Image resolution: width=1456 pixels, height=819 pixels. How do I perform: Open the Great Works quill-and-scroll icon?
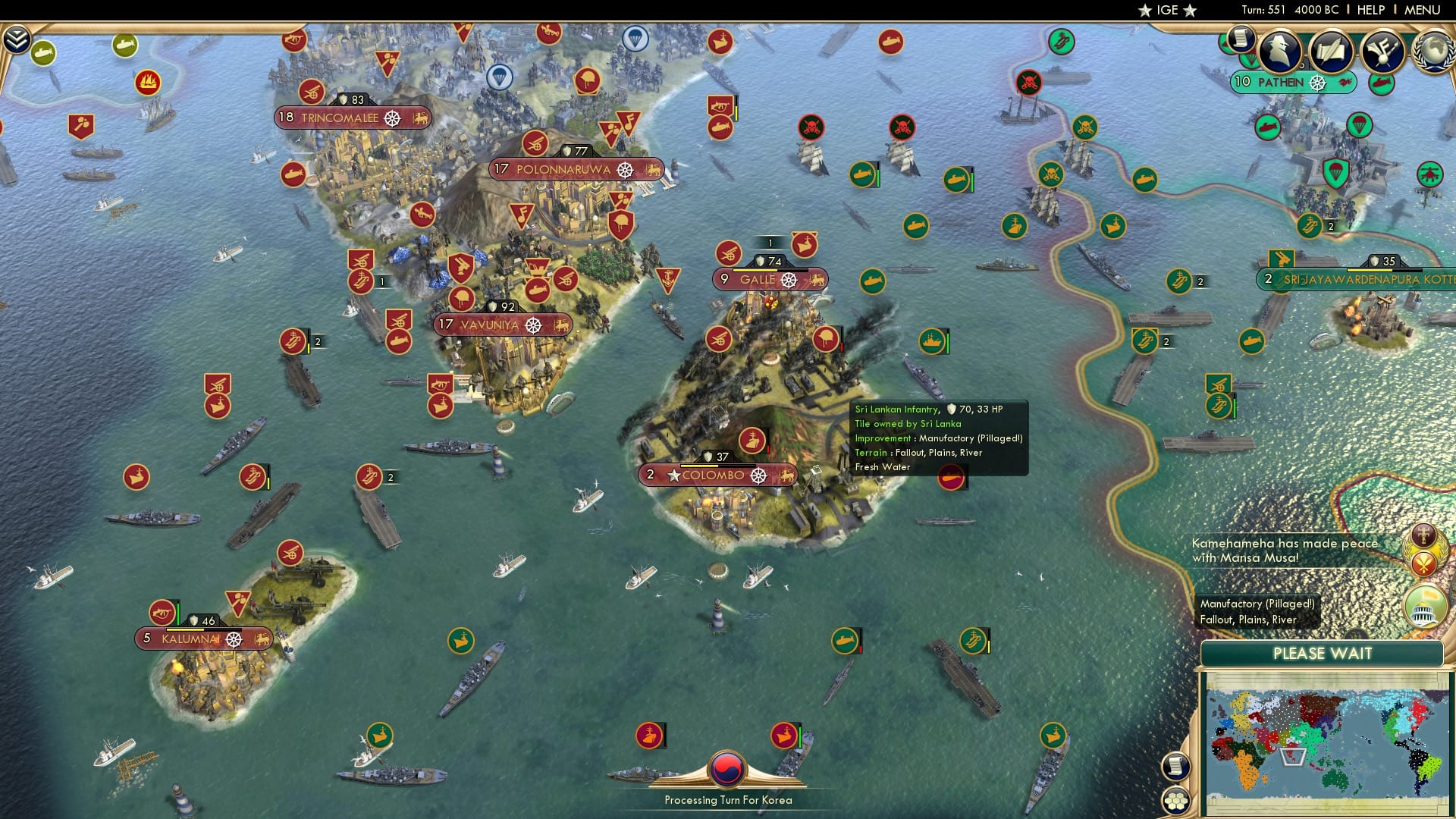[1332, 52]
